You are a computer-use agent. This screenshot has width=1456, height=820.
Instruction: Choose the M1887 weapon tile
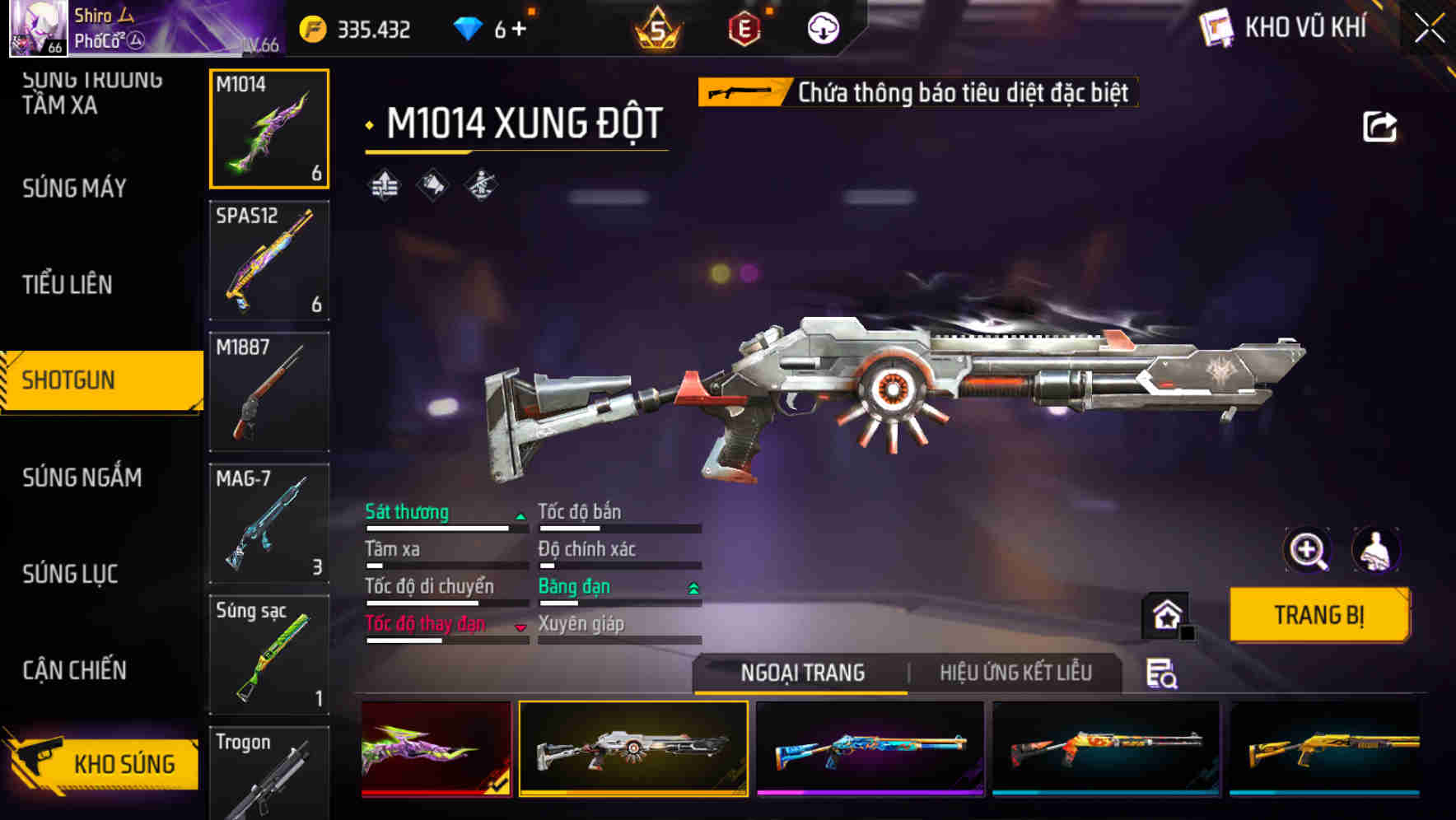[269, 392]
